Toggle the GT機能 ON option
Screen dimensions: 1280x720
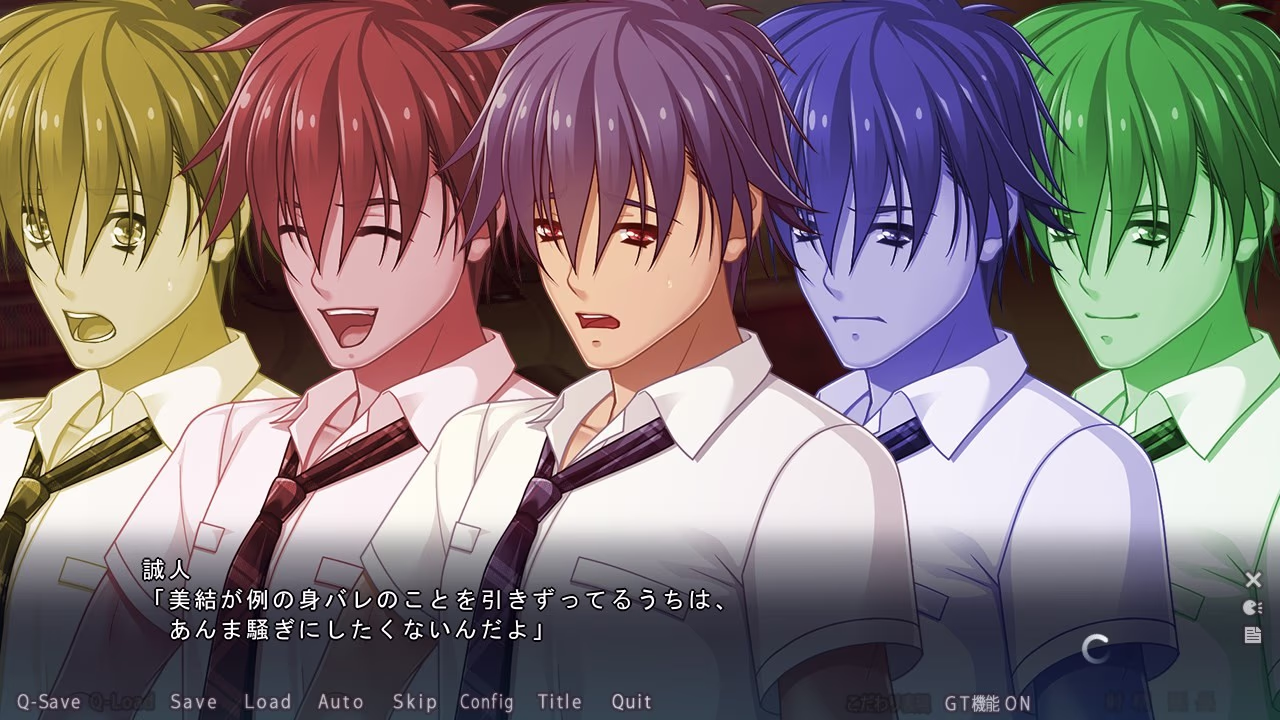[987, 704]
